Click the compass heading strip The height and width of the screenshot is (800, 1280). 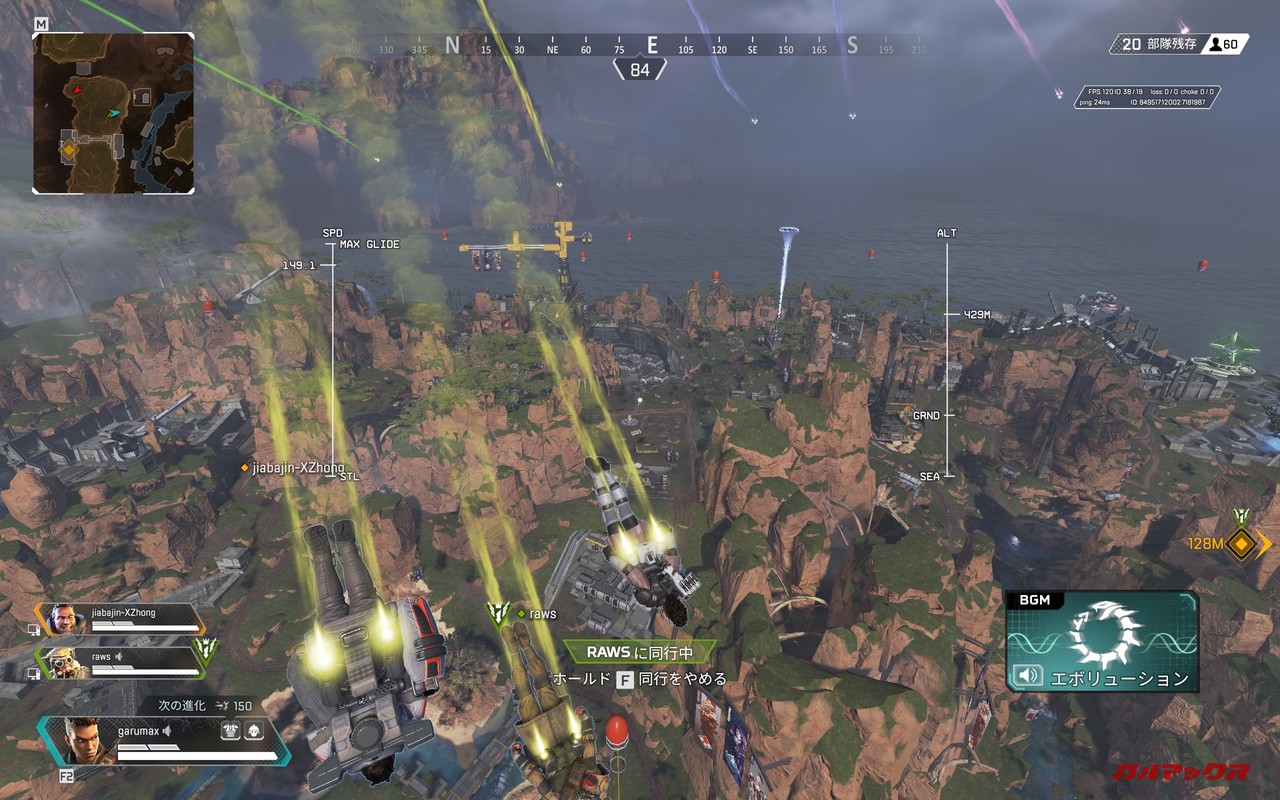pyautogui.click(x=652, y=46)
